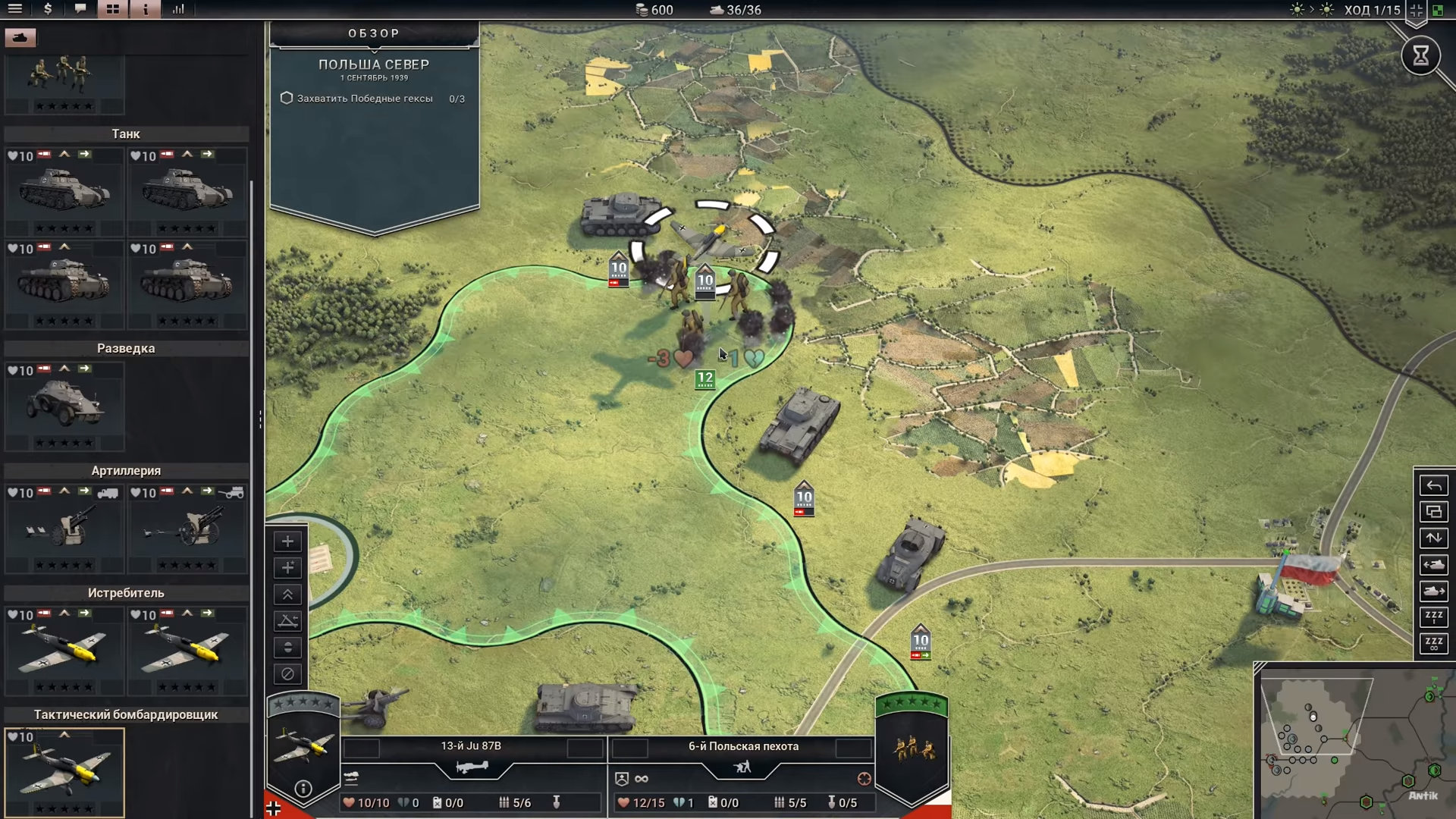Open info for 13-й Ju 87B unit
The image size is (1456, 819).
pos(303,789)
